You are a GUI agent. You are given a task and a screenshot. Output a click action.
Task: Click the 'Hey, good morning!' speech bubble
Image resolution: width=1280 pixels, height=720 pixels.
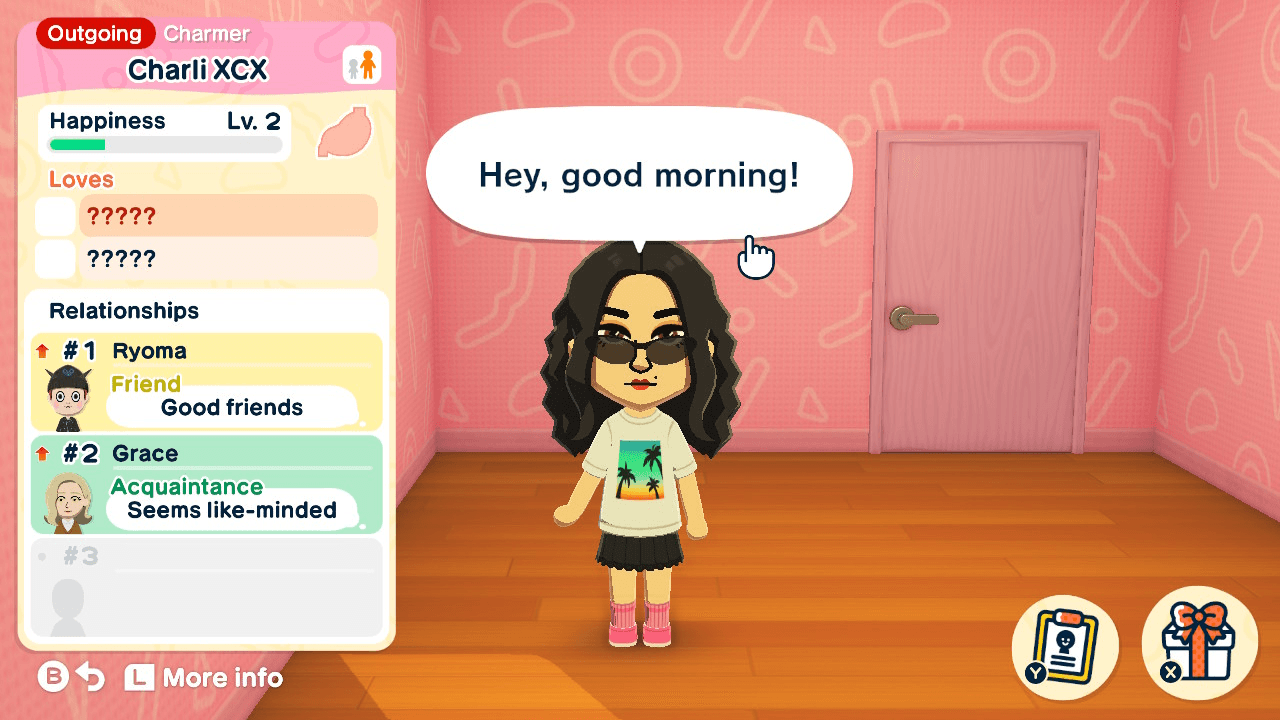pyautogui.click(x=637, y=174)
